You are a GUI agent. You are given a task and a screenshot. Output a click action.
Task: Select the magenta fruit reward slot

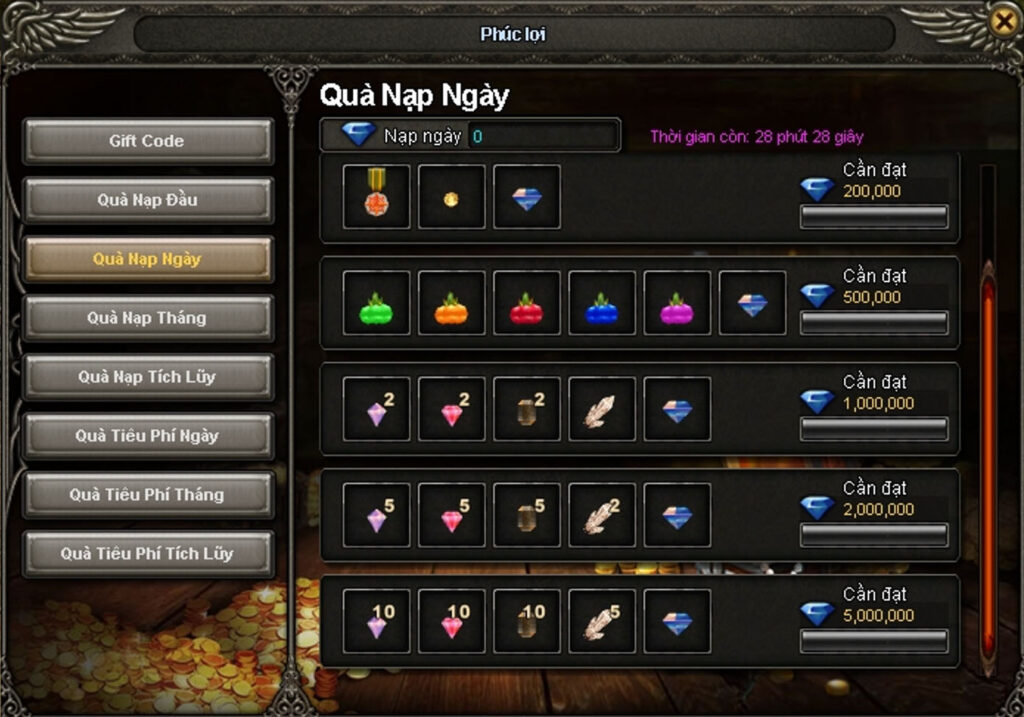[677, 303]
